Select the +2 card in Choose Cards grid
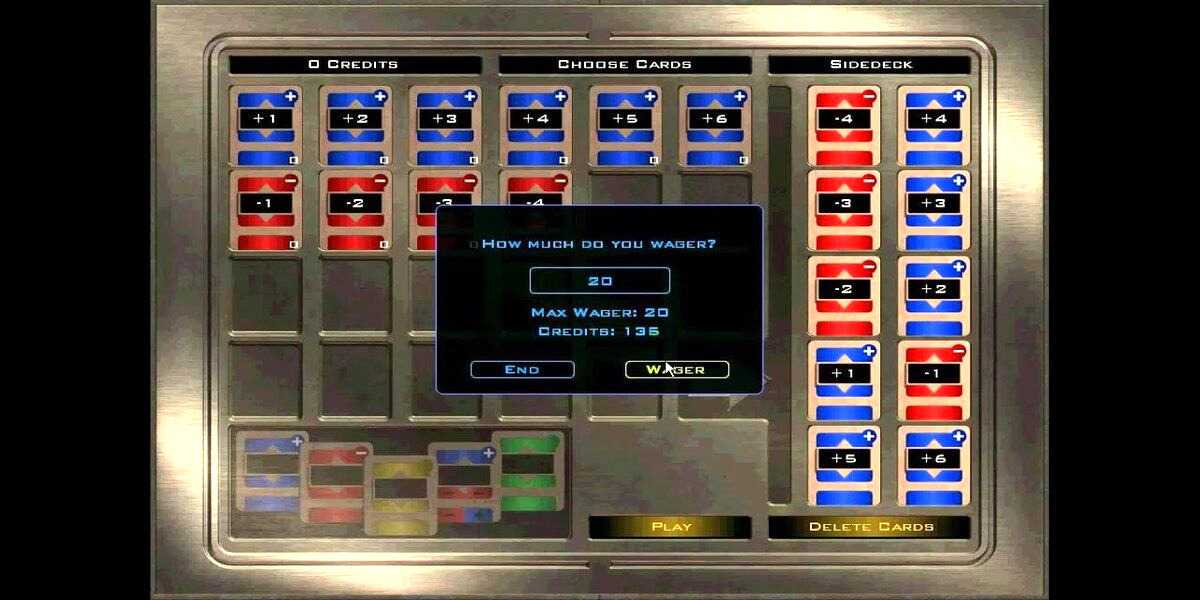The image size is (1200, 600). (355, 125)
